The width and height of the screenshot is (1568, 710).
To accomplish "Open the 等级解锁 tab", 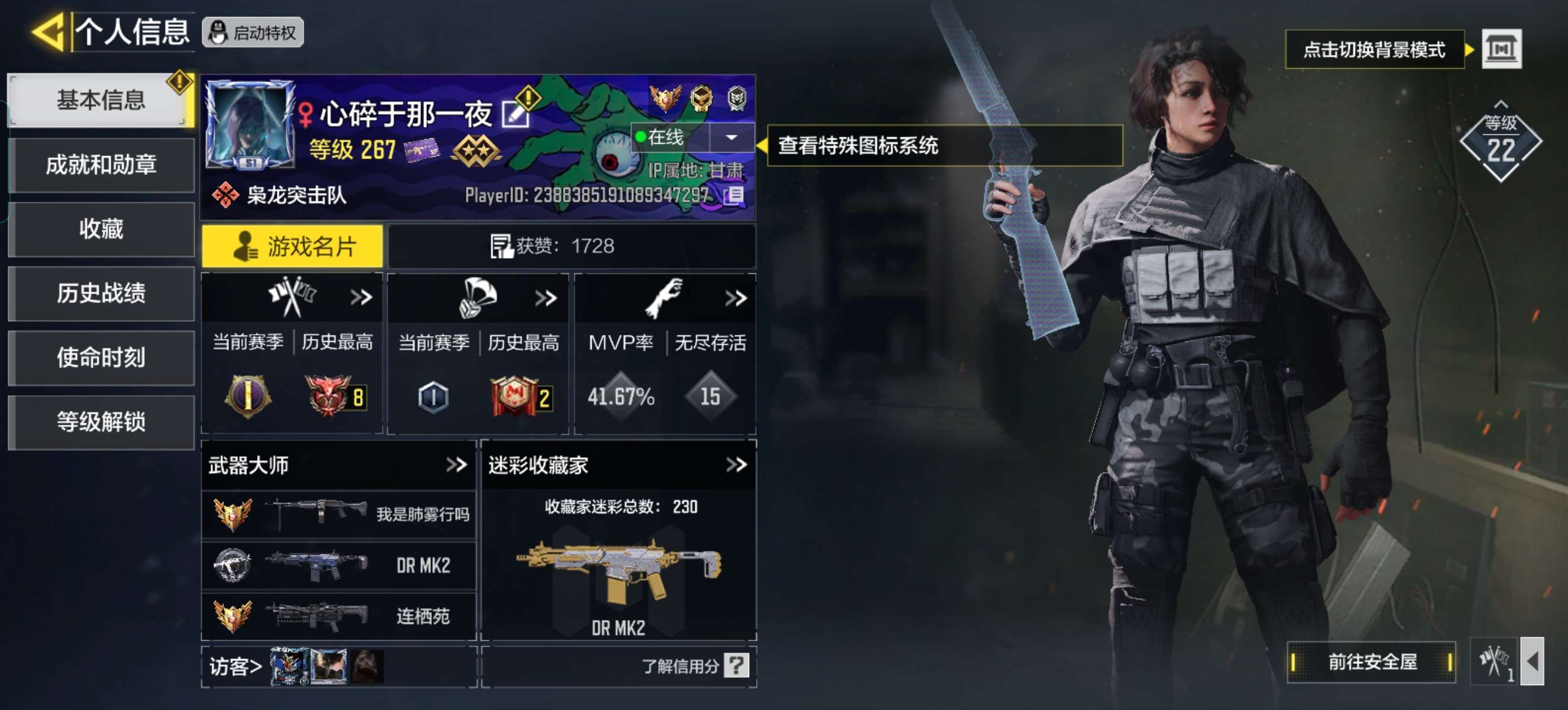I will pos(101,422).
